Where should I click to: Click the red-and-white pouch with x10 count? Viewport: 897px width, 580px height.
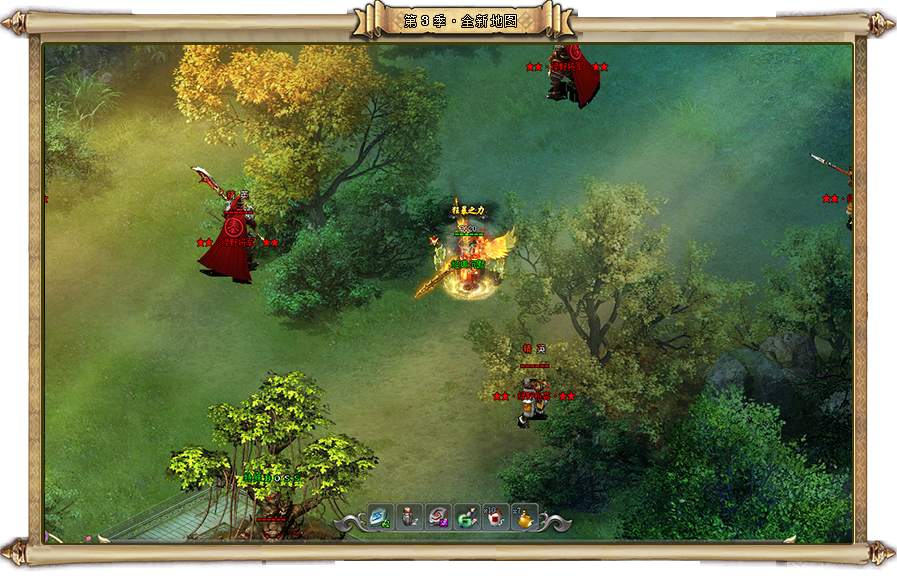tap(495, 517)
